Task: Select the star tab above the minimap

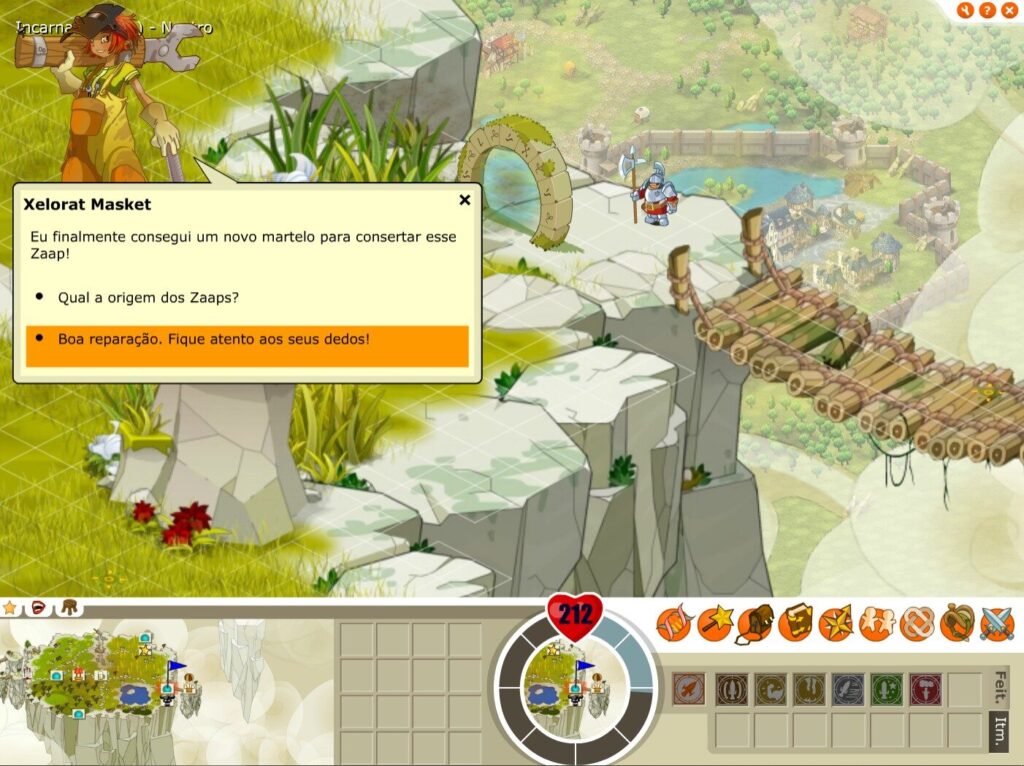Action: coord(11,607)
